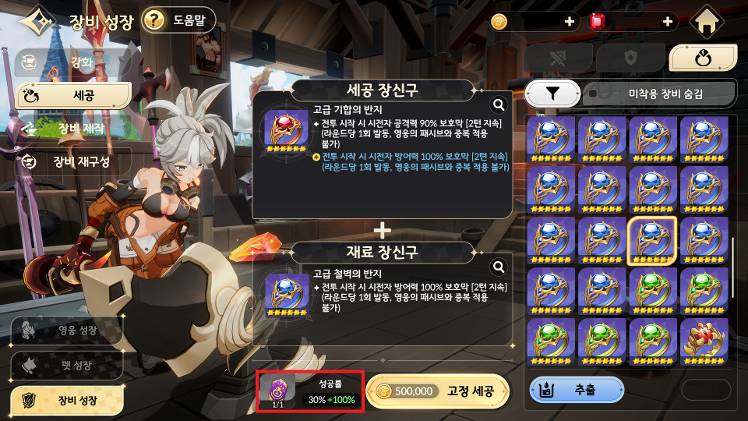Add gold with the coin plus button
The image size is (748, 421).
click(569, 21)
